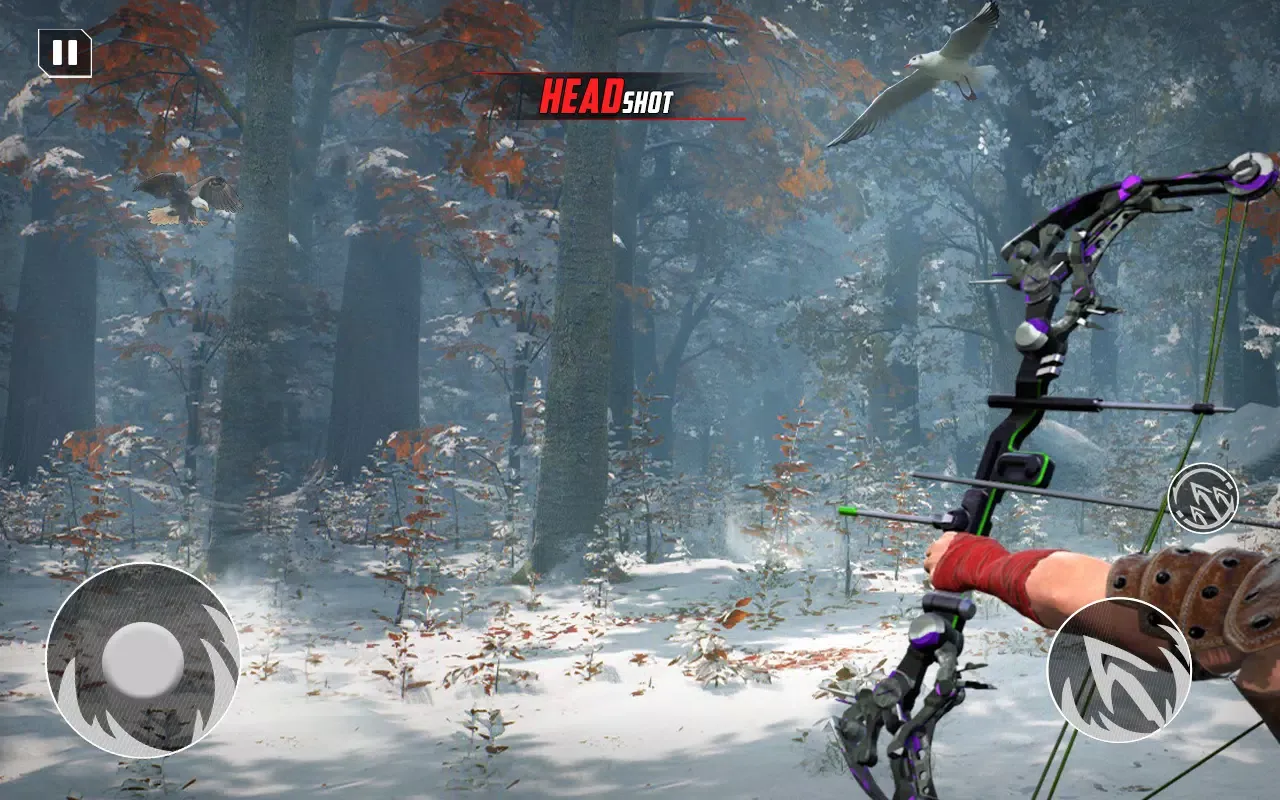Viewport: 1280px width, 800px height.
Task: Pause the game with the pause button
Action: click(65, 53)
